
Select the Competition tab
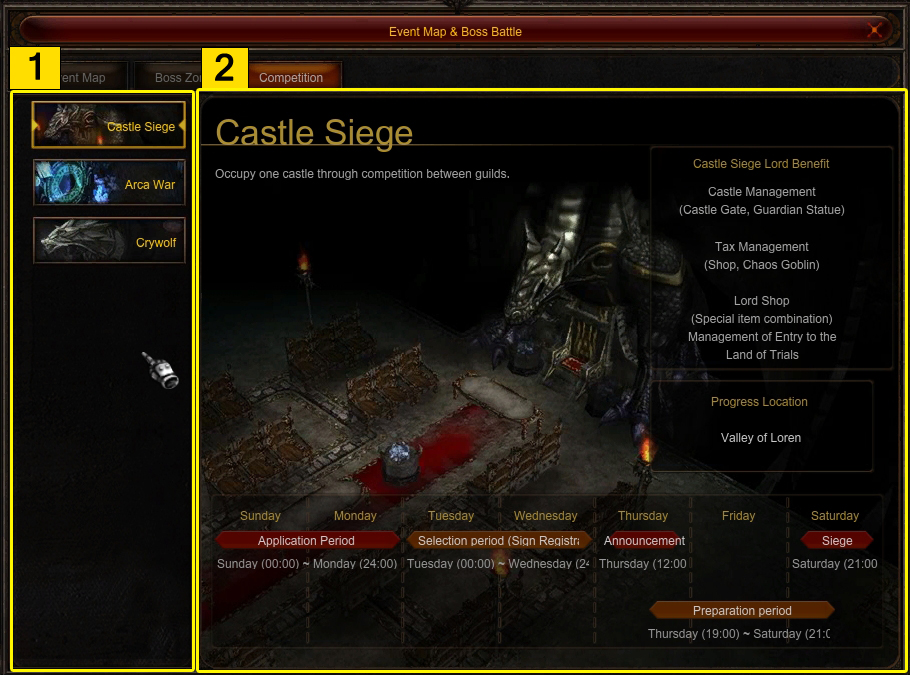[x=291, y=77]
